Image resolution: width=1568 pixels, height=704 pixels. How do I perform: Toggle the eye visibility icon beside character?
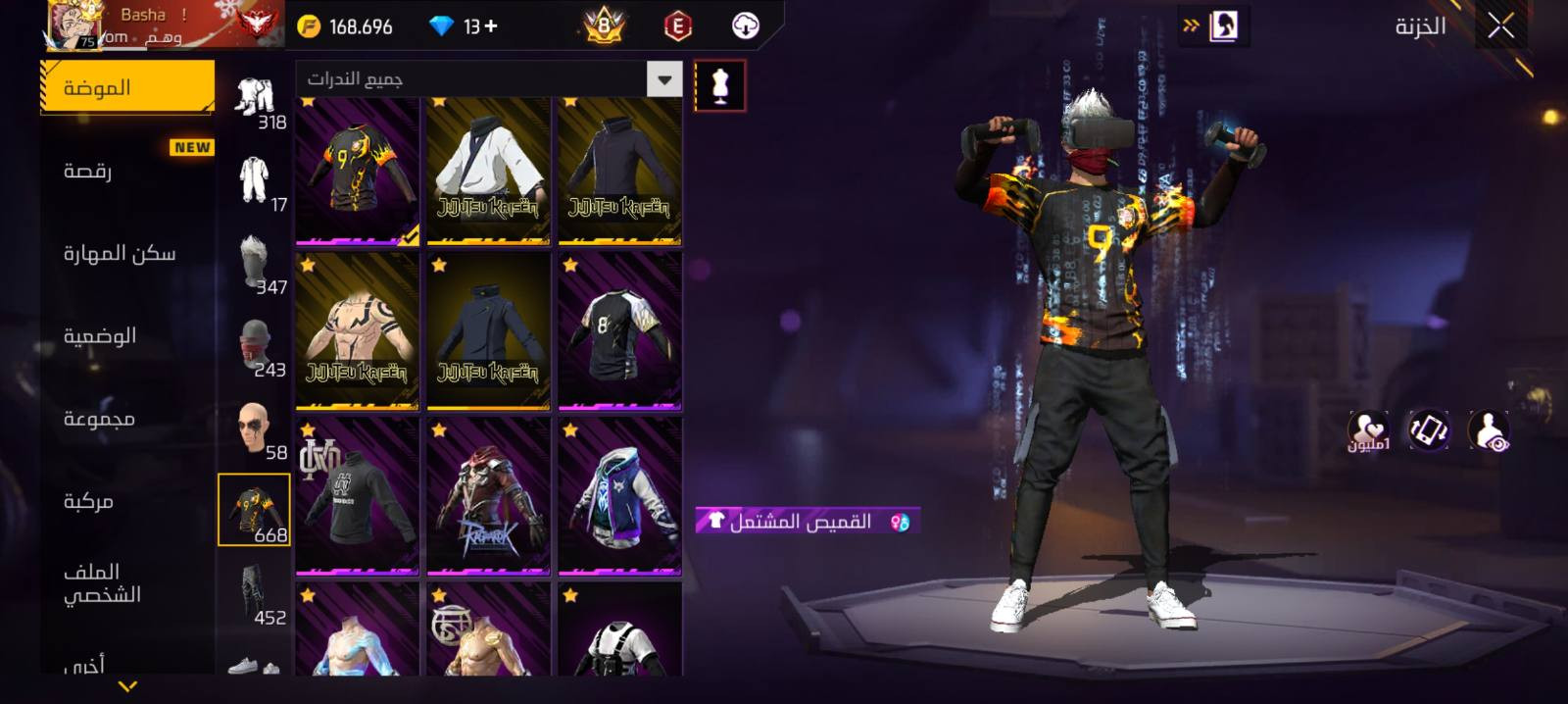tap(1489, 430)
